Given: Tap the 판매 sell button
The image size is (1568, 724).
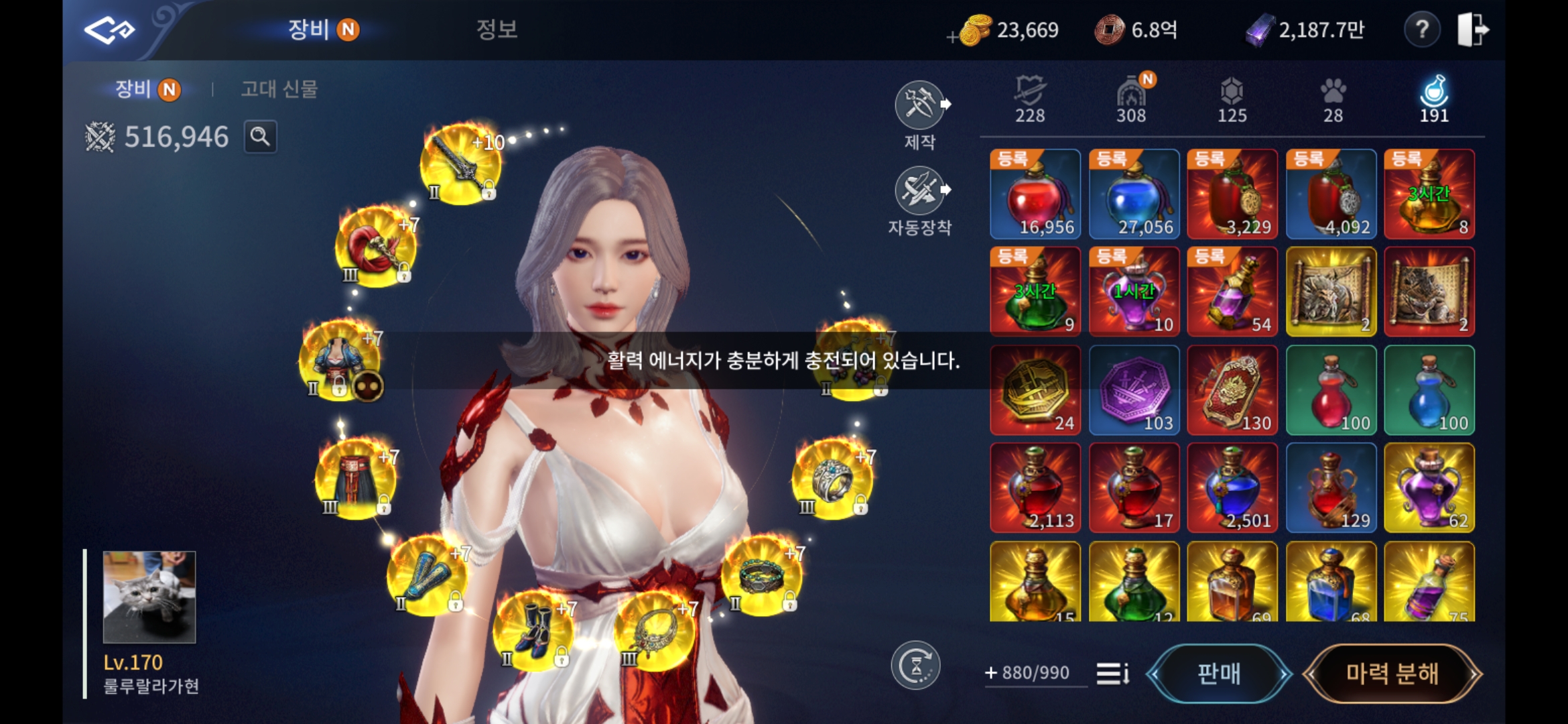Looking at the screenshot, I should [1219, 673].
